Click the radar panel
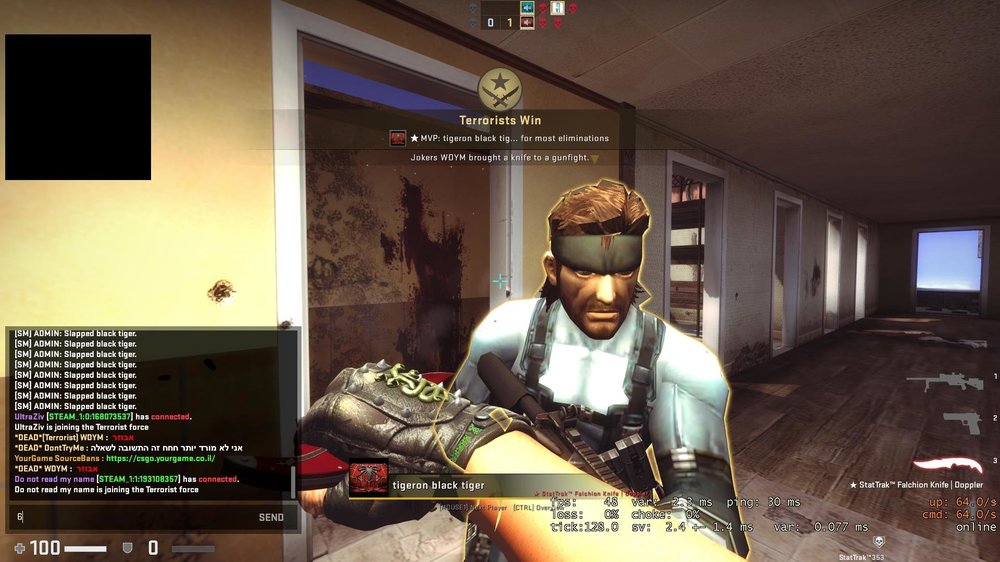This screenshot has height=562, width=1000. pos(78,107)
